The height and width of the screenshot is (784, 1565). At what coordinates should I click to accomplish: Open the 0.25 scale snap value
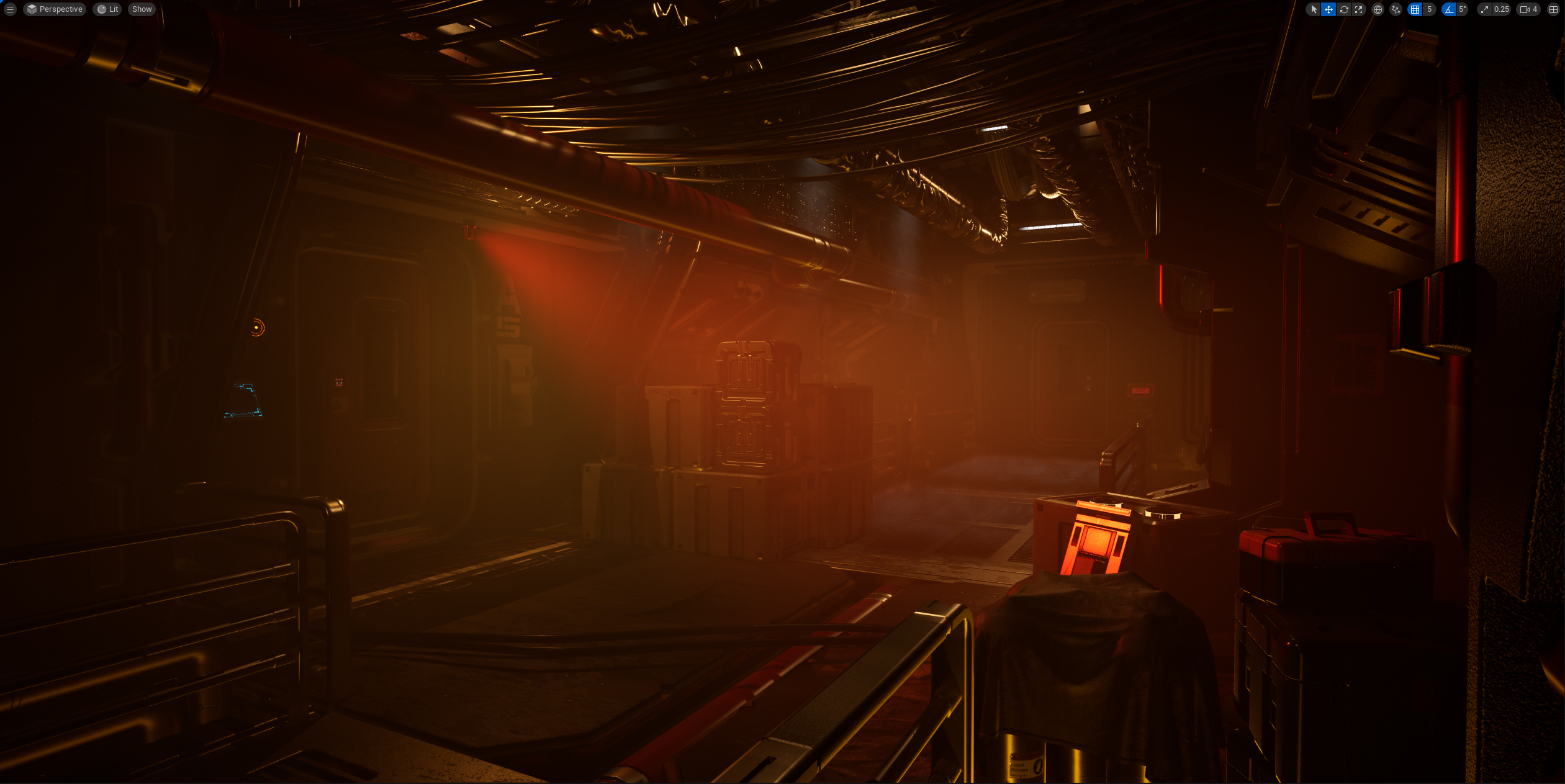tap(1501, 9)
